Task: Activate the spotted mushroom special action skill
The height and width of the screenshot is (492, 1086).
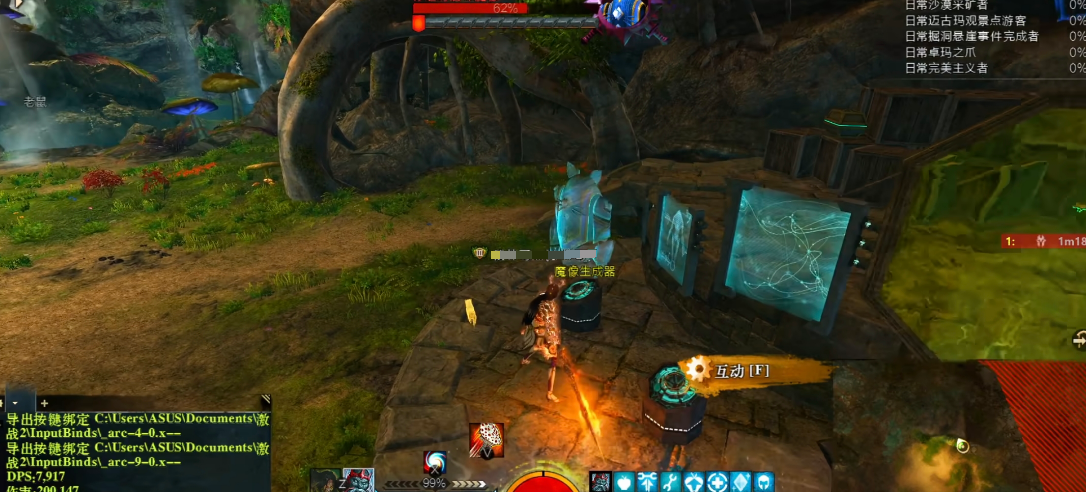Action: click(x=486, y=440)
